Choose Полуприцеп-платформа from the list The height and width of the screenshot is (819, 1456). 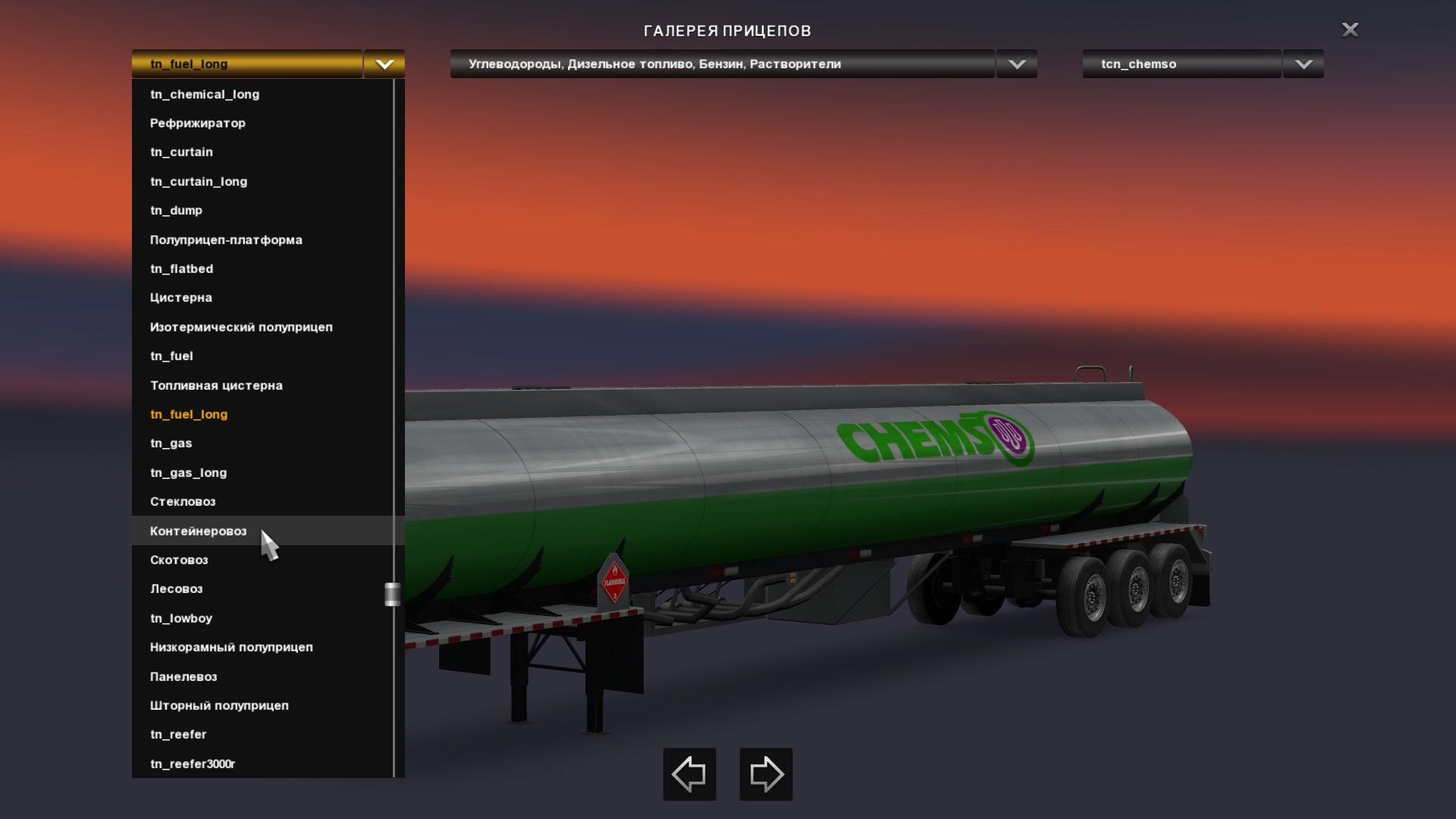226,240
